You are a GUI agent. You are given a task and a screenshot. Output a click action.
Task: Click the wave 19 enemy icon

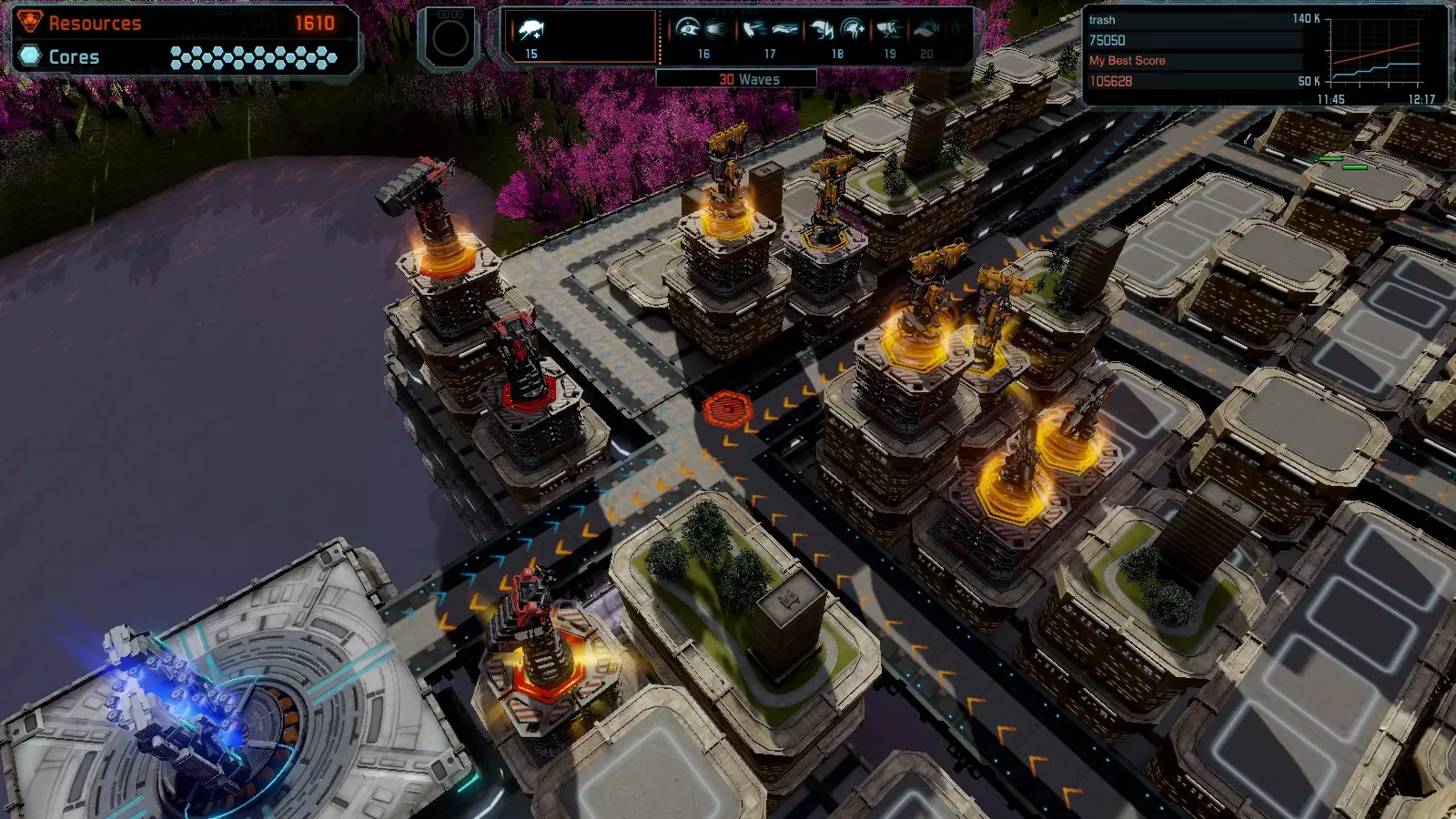889,31
